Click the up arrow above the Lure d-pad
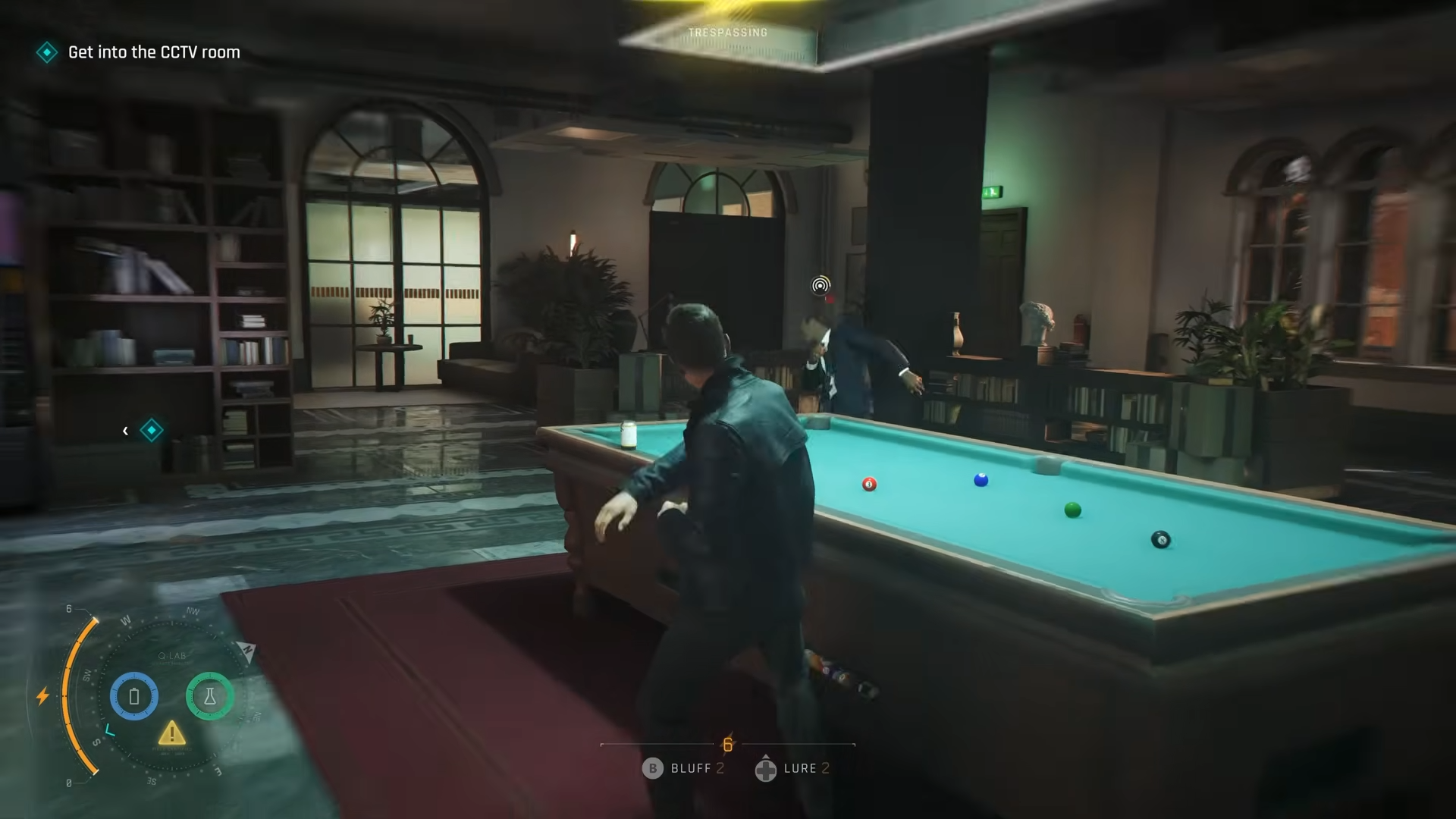This screenshot has width=1456, height=819. [766, 757]
